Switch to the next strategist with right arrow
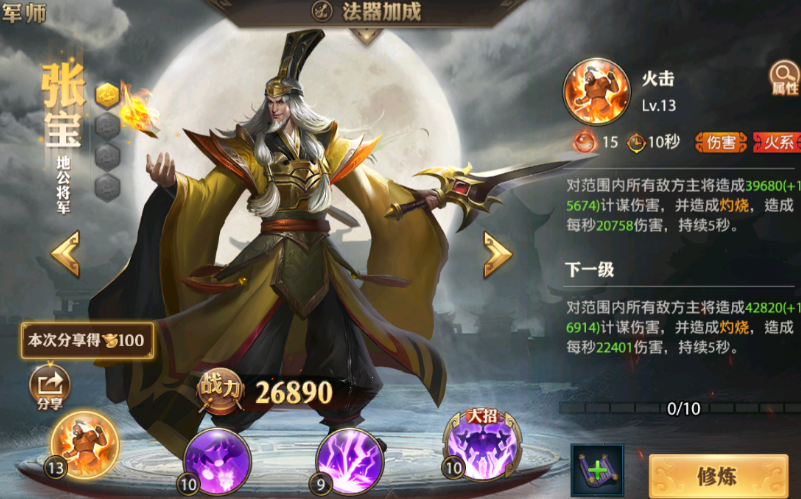The image size is (801, 499). click(x=497, y=254)
